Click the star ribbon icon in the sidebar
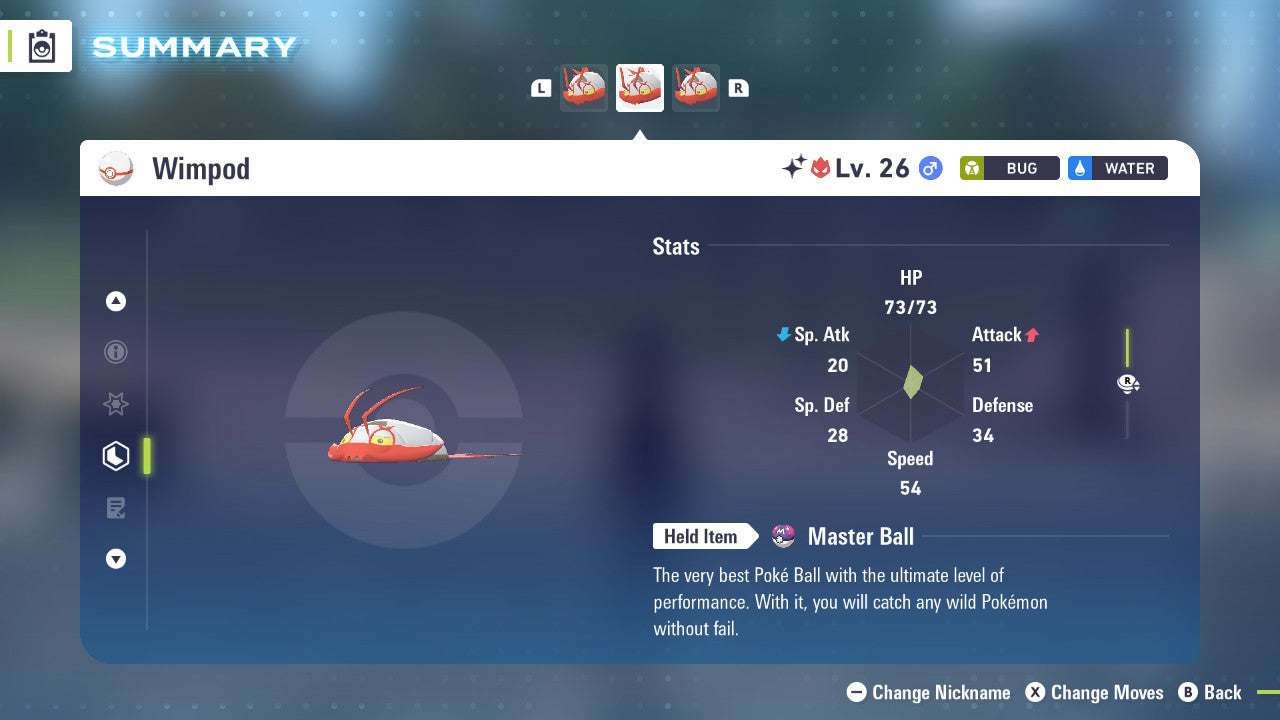 [x=116, y=404]
